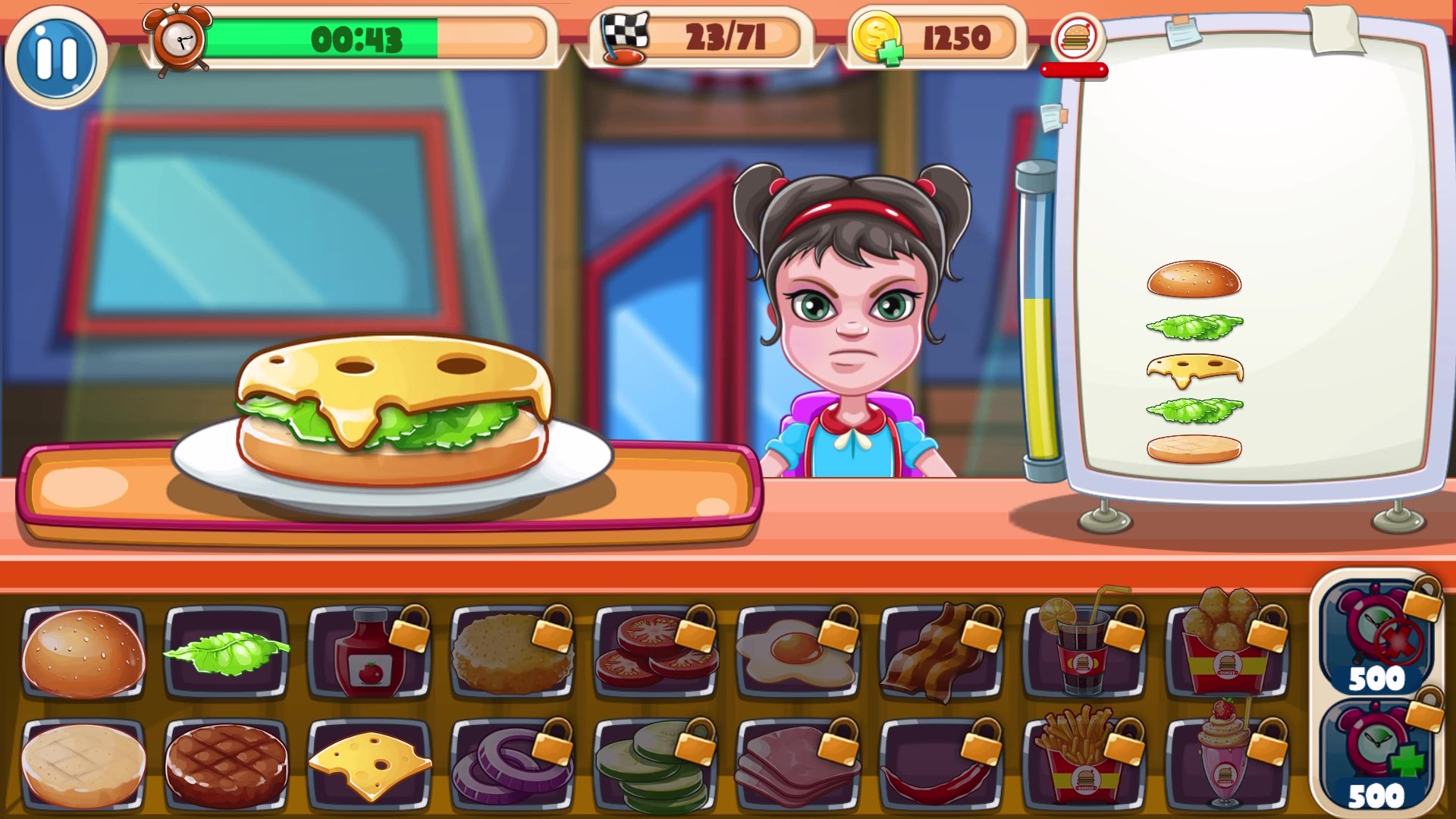Unlock the tomato slices ingredient
1456x819 pixels.
click(x=652, y=652)
